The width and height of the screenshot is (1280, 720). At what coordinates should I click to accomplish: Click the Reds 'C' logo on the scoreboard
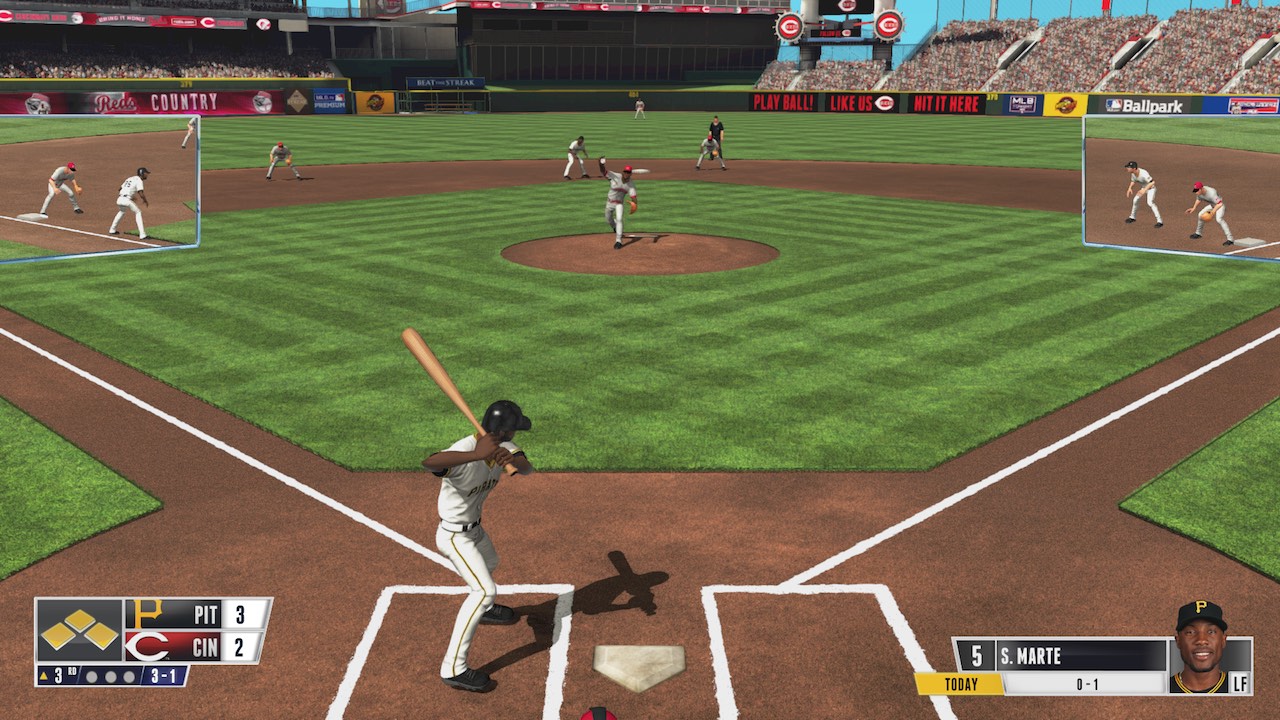click(147, 646)
